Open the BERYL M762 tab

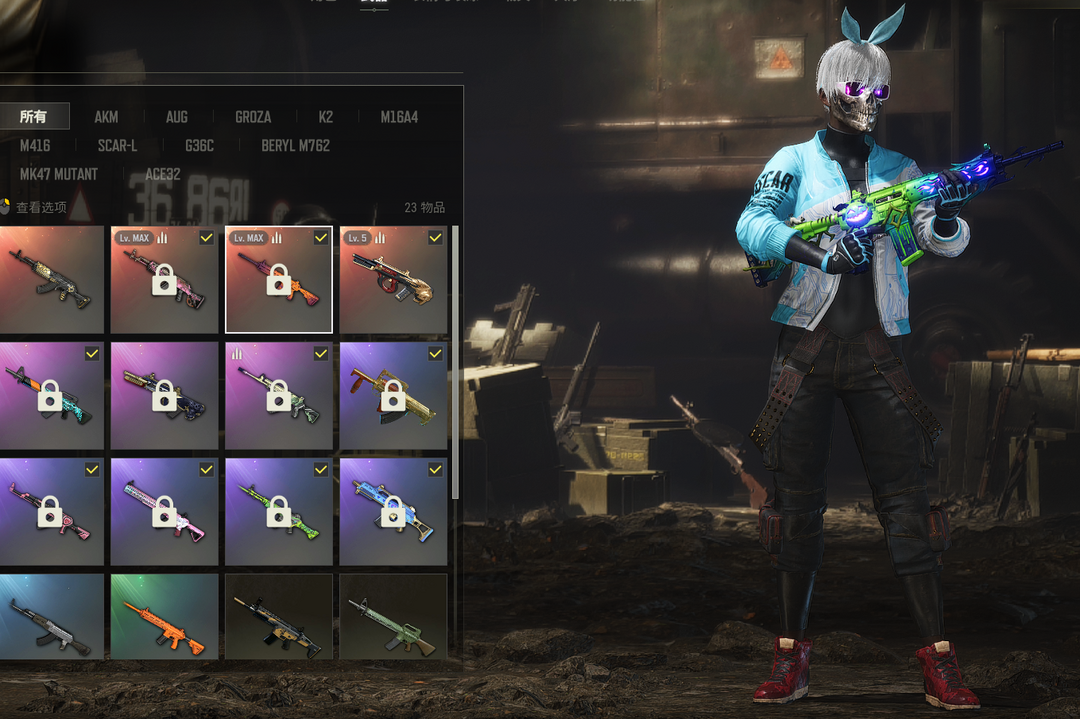tap(295, 146)
